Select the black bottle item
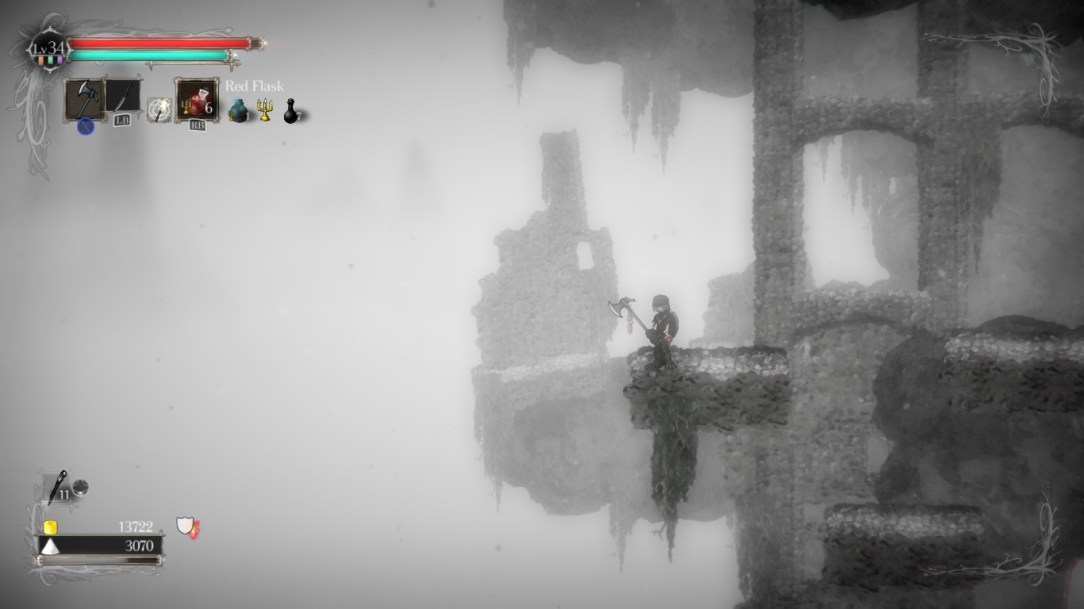The image size is (1084, 609). click(291, 111)
